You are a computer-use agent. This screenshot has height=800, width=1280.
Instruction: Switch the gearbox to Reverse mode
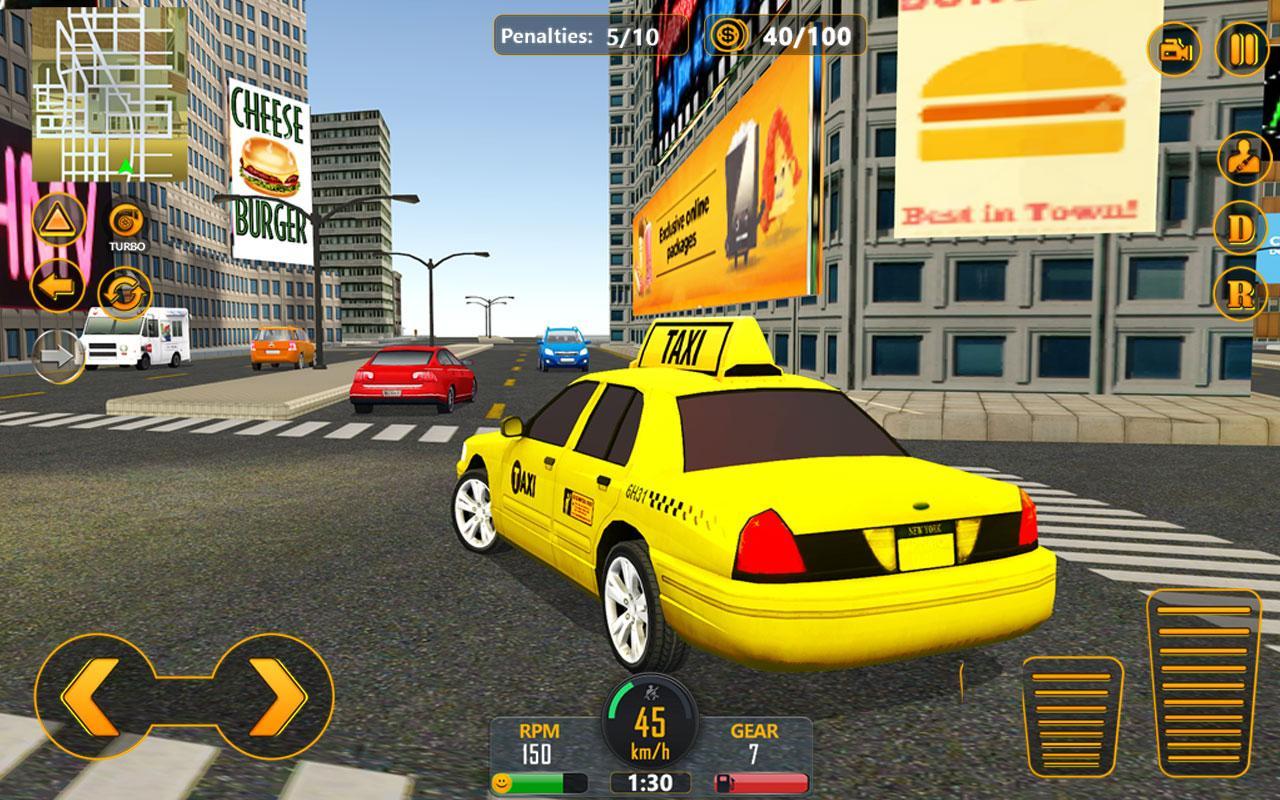pyautogui.click(x=1240, y=290)
